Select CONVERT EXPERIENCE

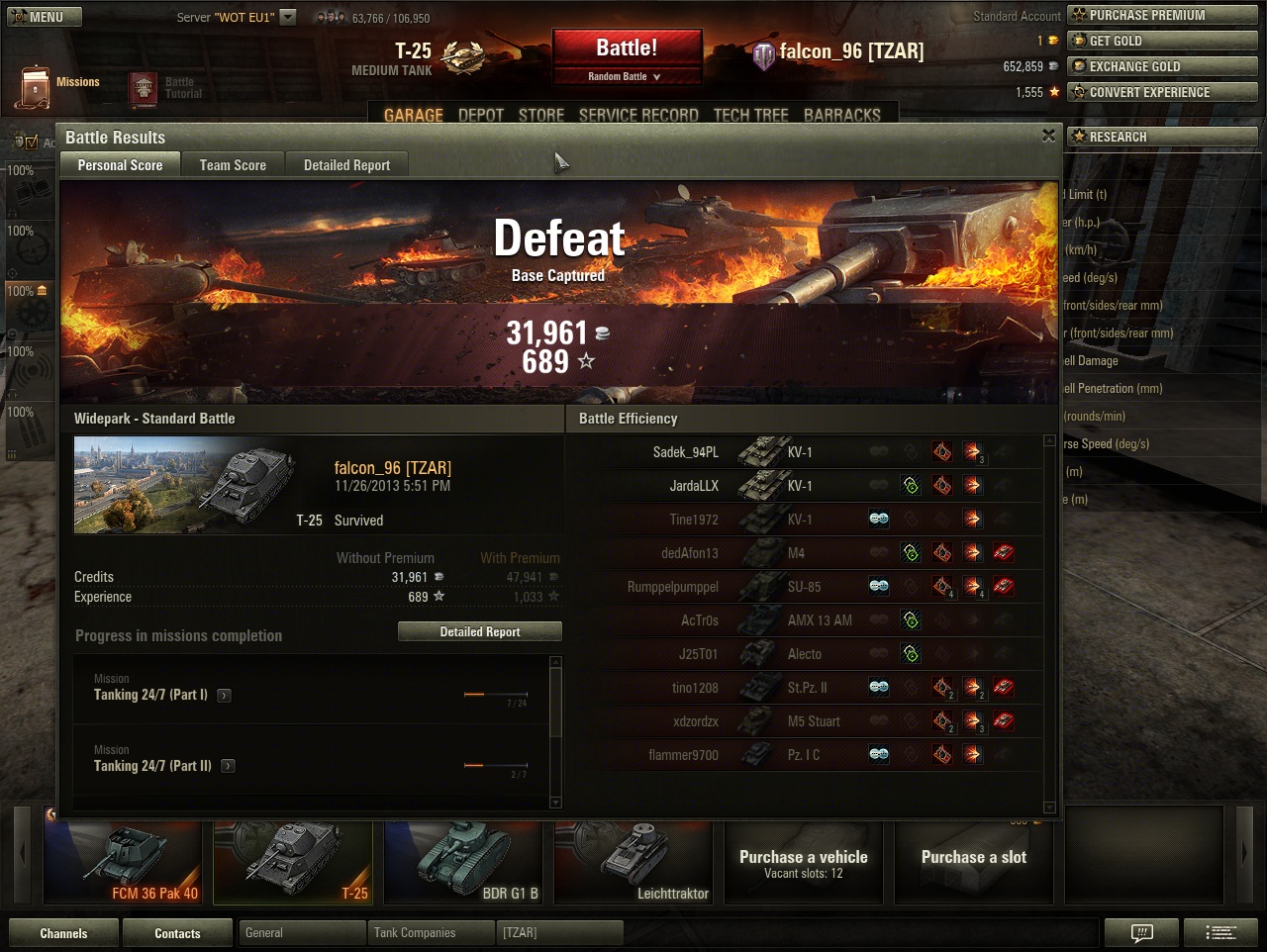[1162, 92]
